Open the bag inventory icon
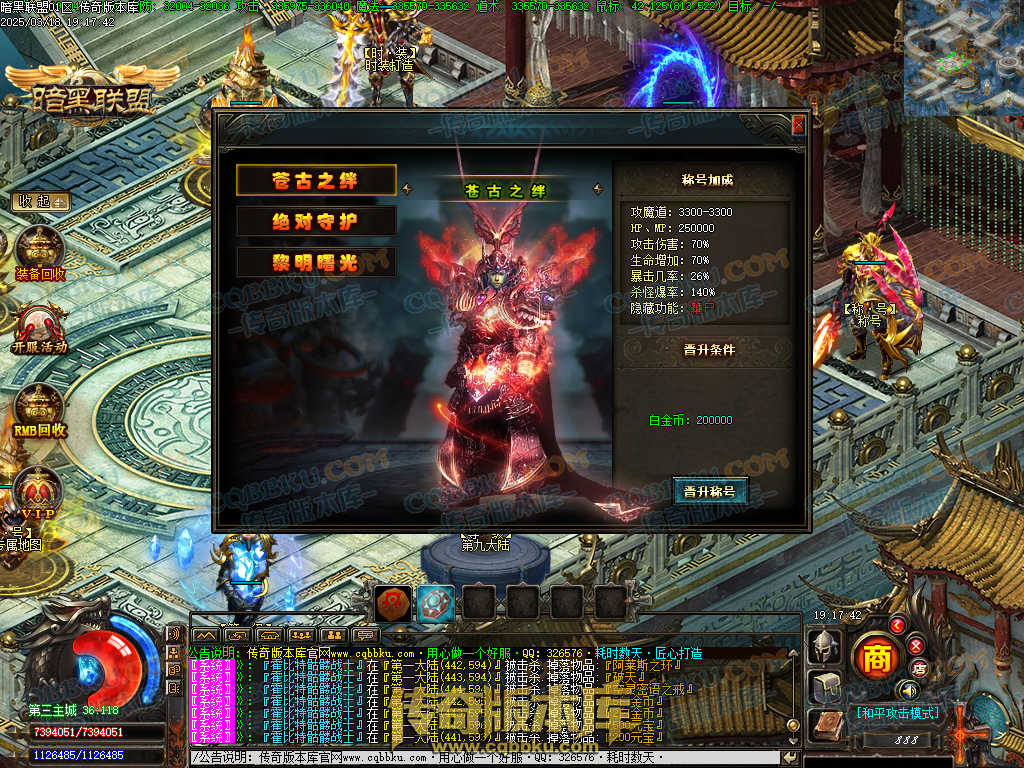The image size is (1024, 768). pyautogui.click(x=825, y=686)
